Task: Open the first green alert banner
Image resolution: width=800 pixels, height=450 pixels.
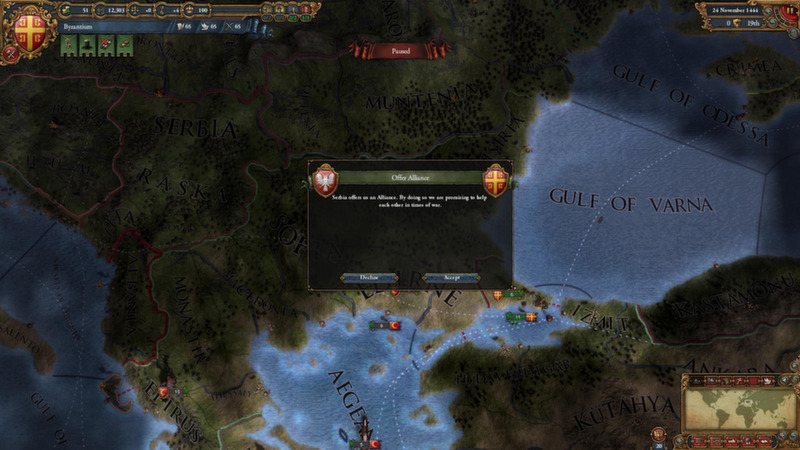Action: (69, 44)
